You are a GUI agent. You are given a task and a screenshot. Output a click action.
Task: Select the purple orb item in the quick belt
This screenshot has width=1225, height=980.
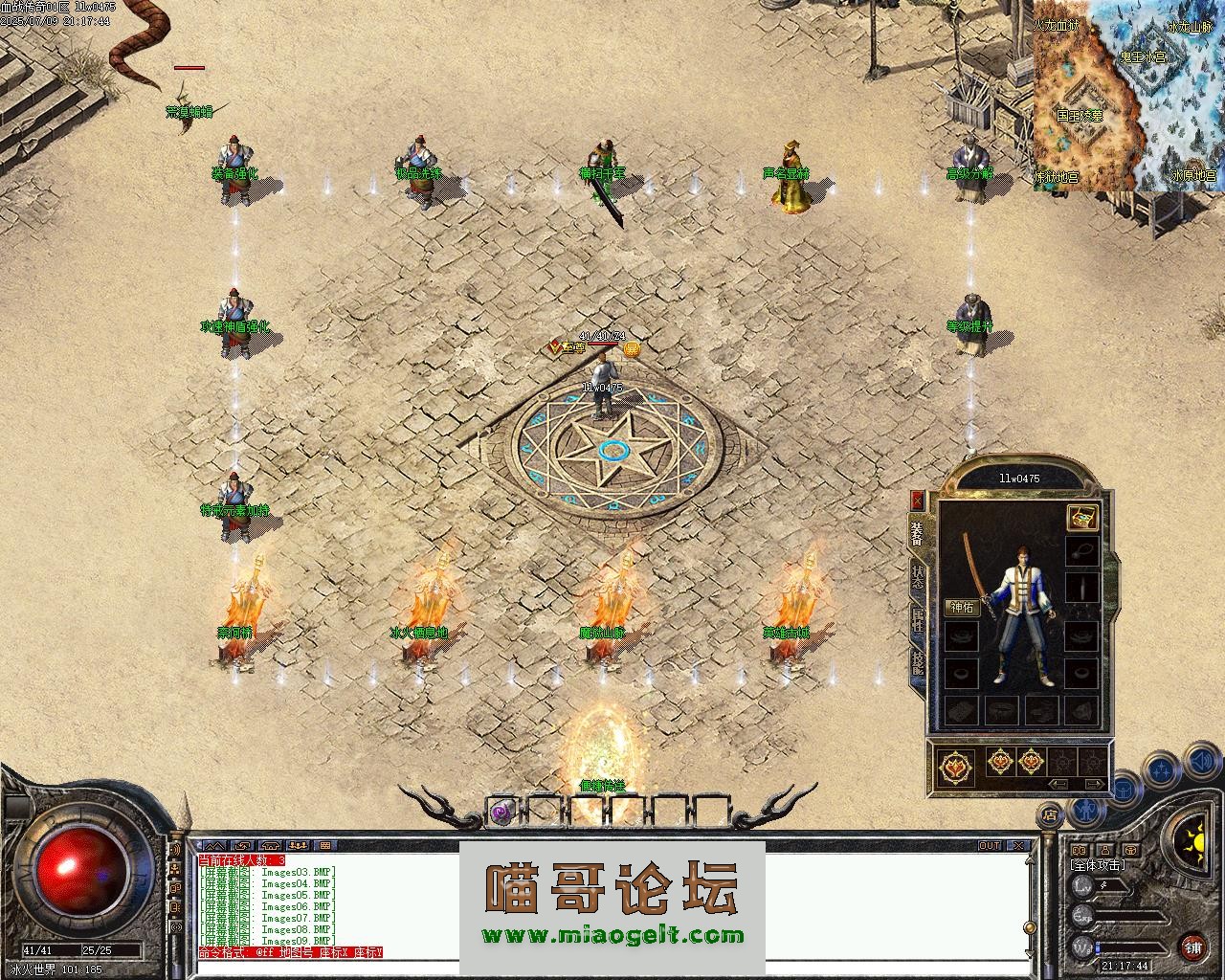pos(501,812)
